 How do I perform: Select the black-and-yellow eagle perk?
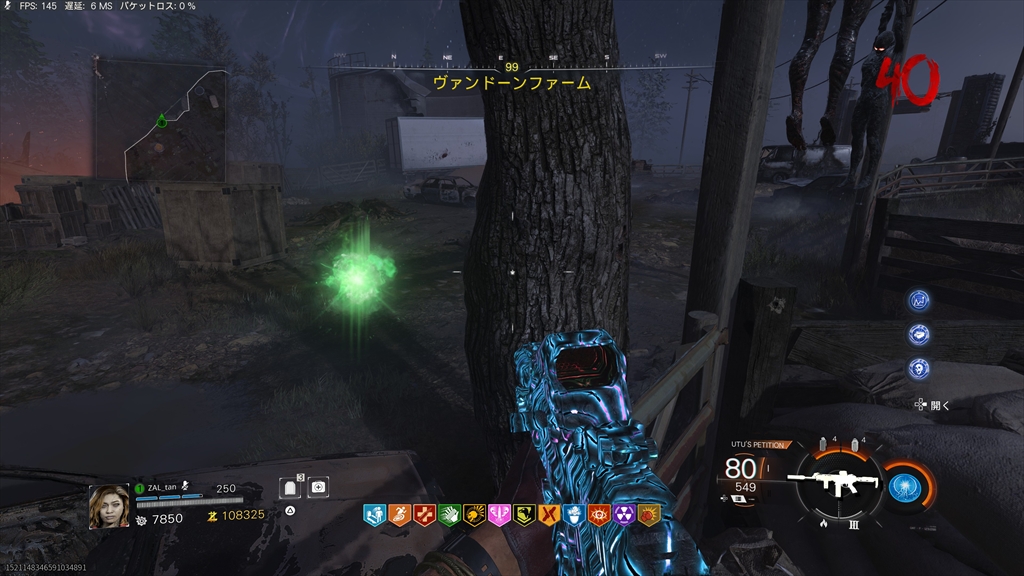click(x=523, y=515)
